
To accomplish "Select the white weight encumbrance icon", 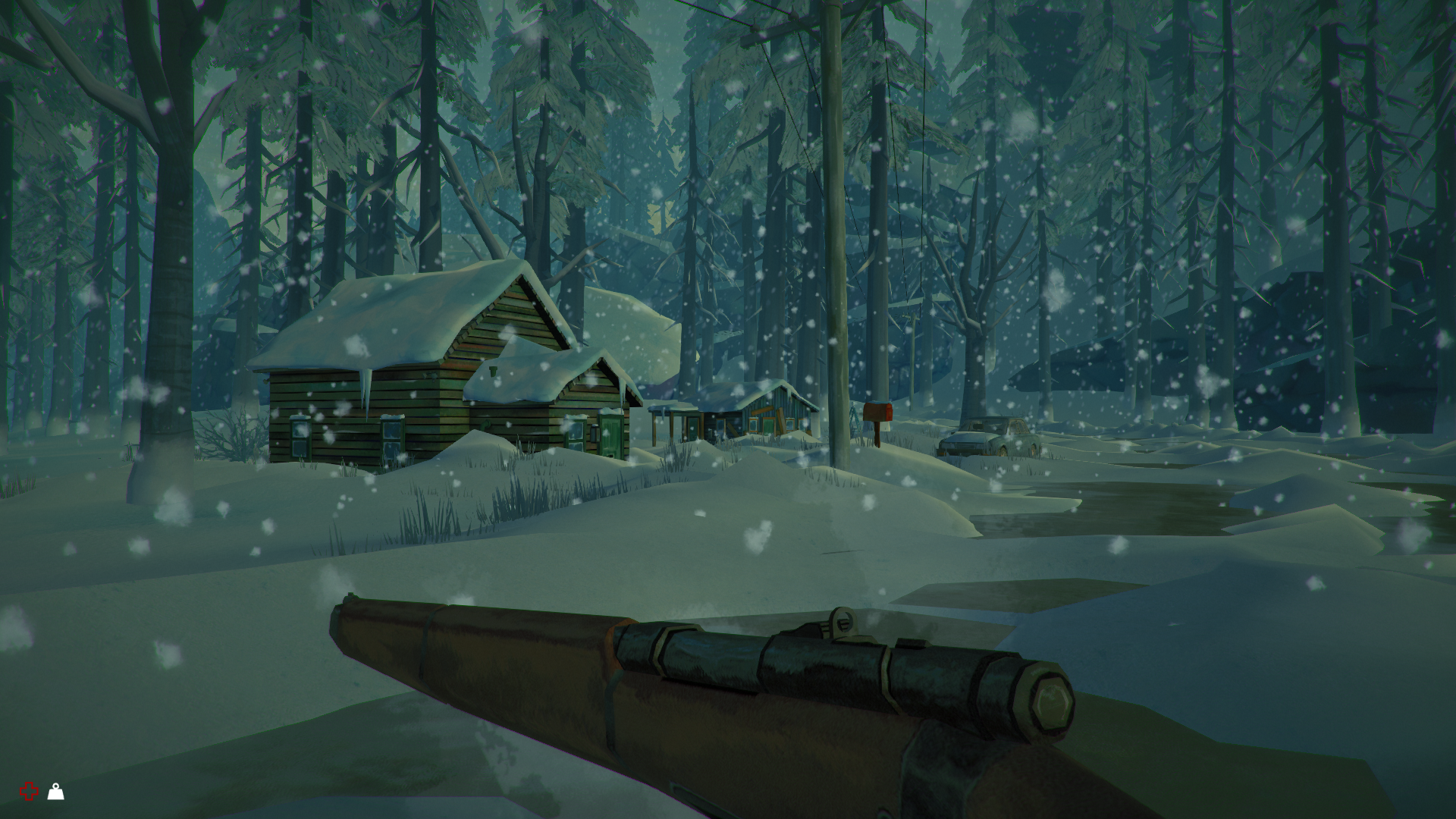I will pyautogui.click(x=56, y=792).
